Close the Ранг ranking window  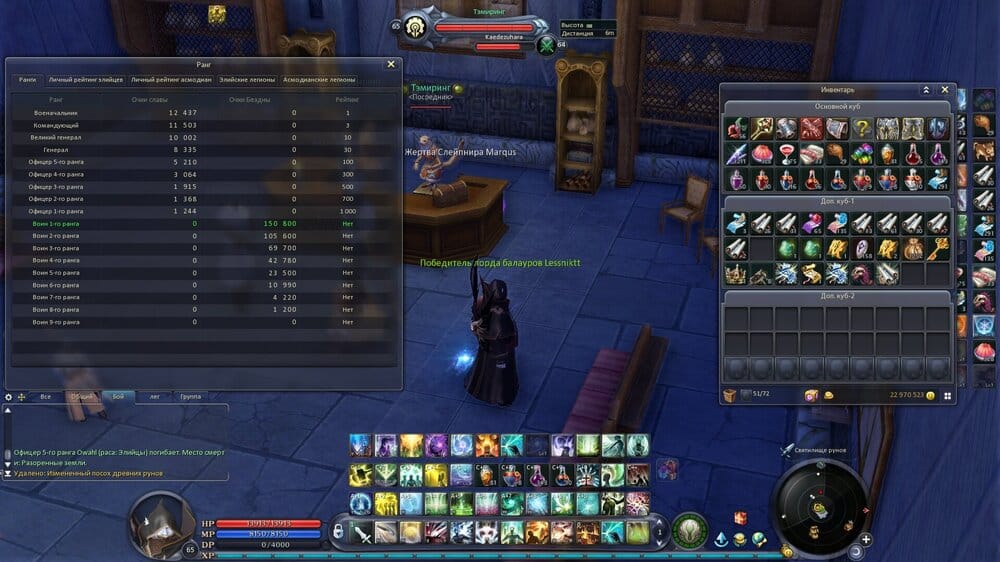[391, 64]
